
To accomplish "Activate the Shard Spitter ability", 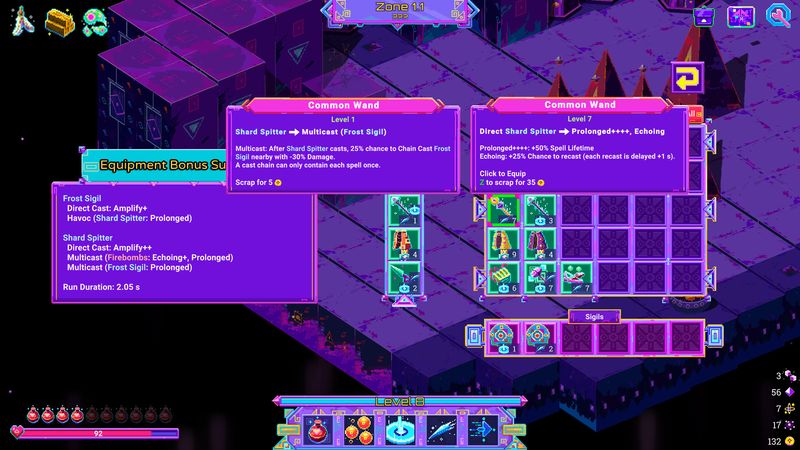I will [443, 428].
